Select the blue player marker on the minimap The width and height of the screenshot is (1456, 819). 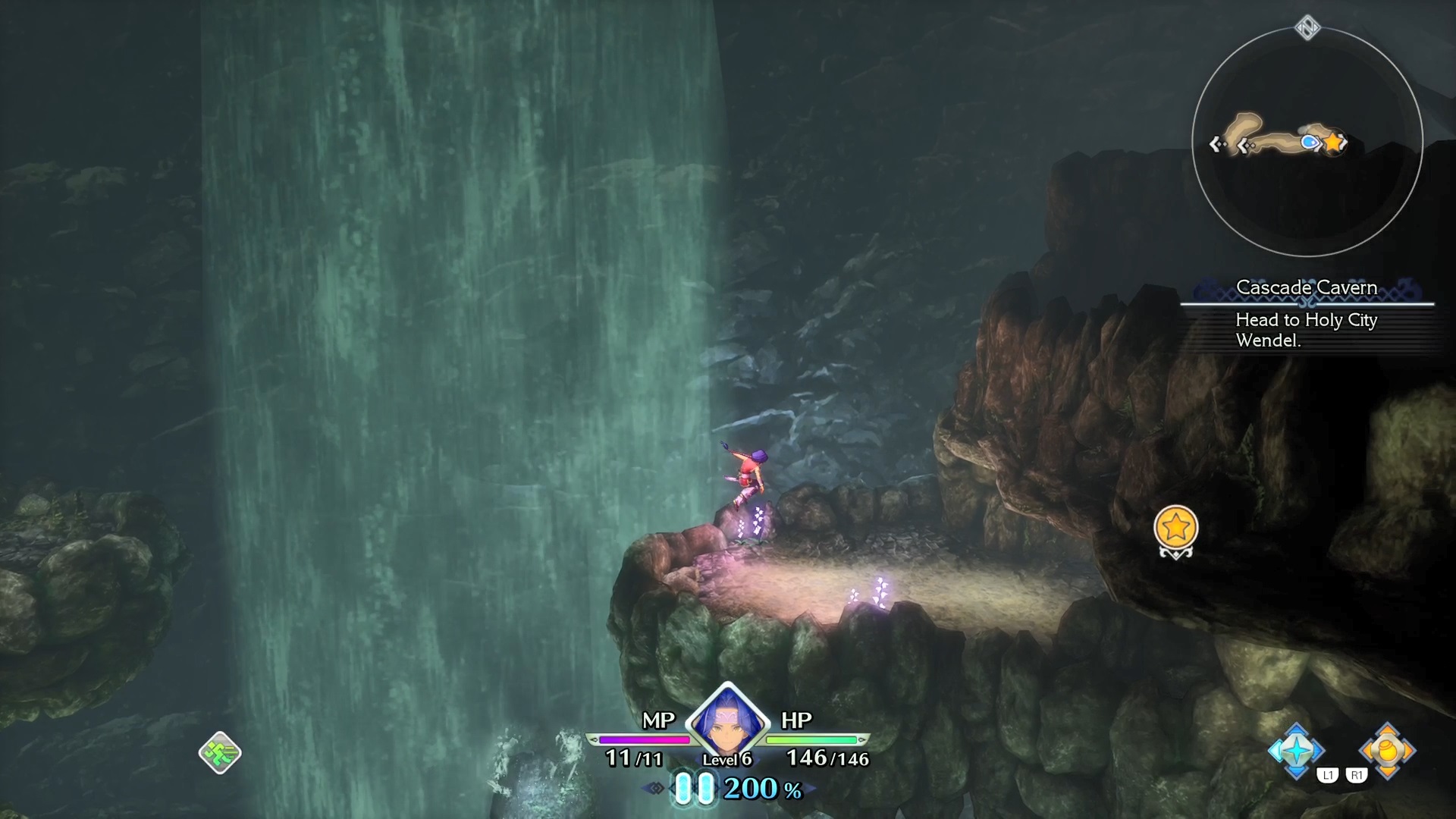click(1309, 142)
